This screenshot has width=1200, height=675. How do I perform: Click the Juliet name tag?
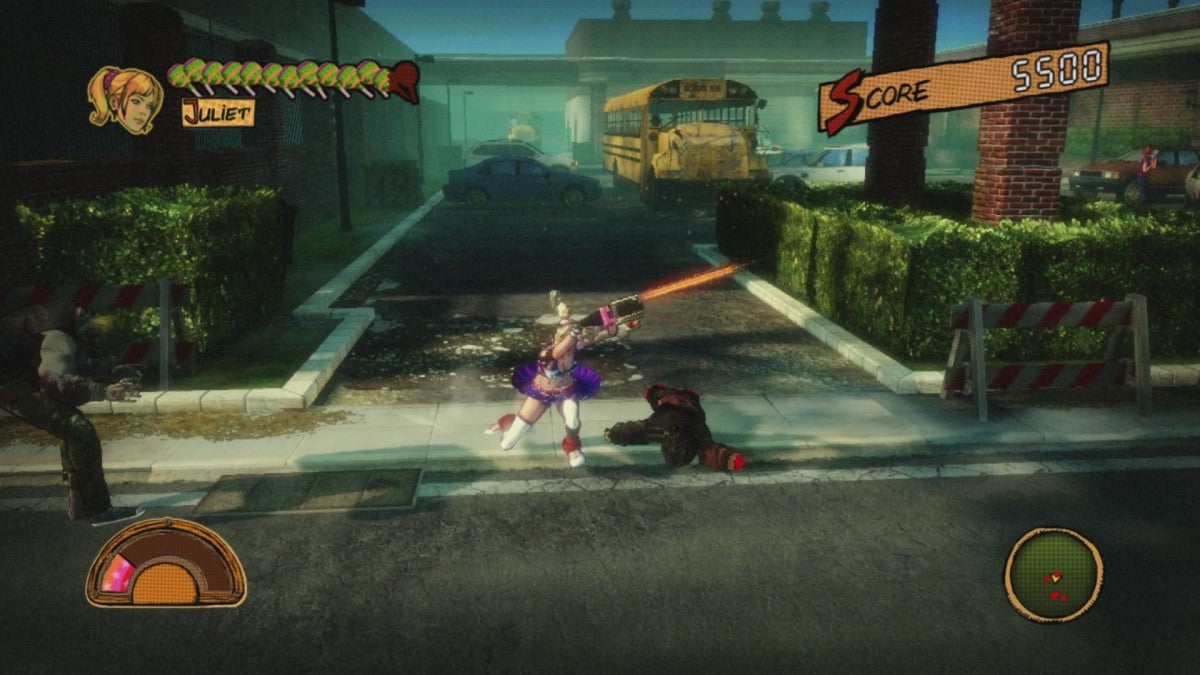tap(218, 112)
